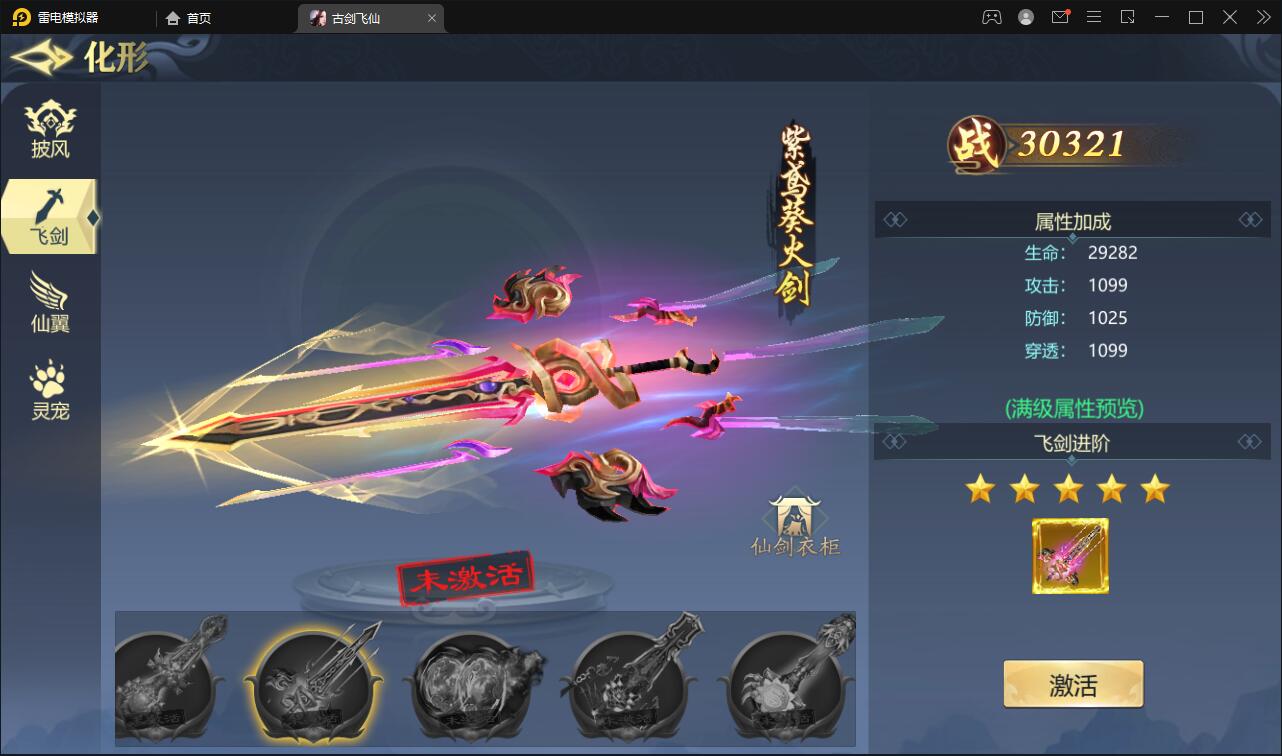Select the 披风 (Cloak) sidebar icon
The width and height of the screenshot is (1282, 756).
pyautogui.click(x=50, y=126)
